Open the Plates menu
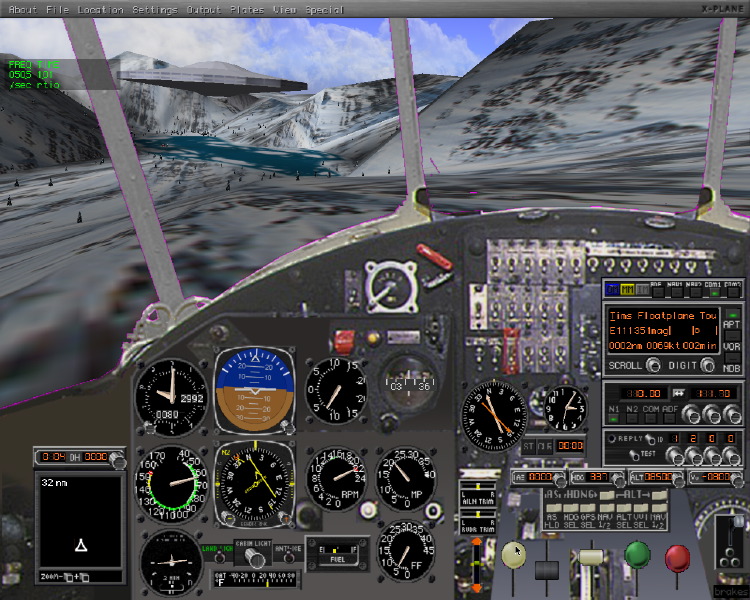Screen dimensions: 750x600 [247, 9]
